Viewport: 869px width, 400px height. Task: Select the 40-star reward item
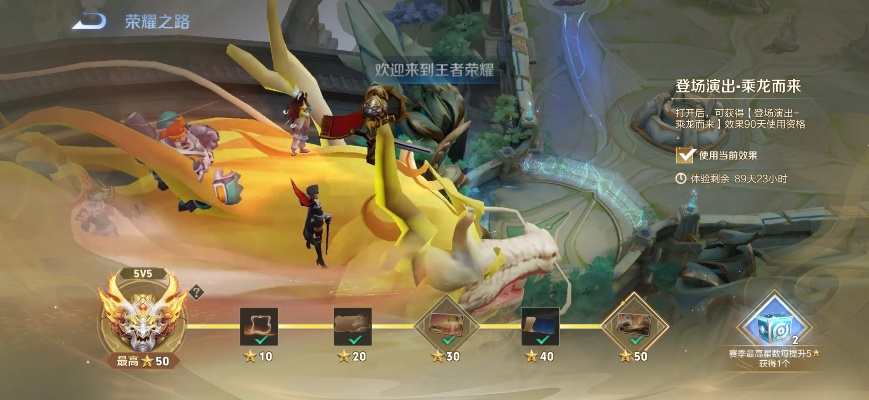(x=540, y=326)
